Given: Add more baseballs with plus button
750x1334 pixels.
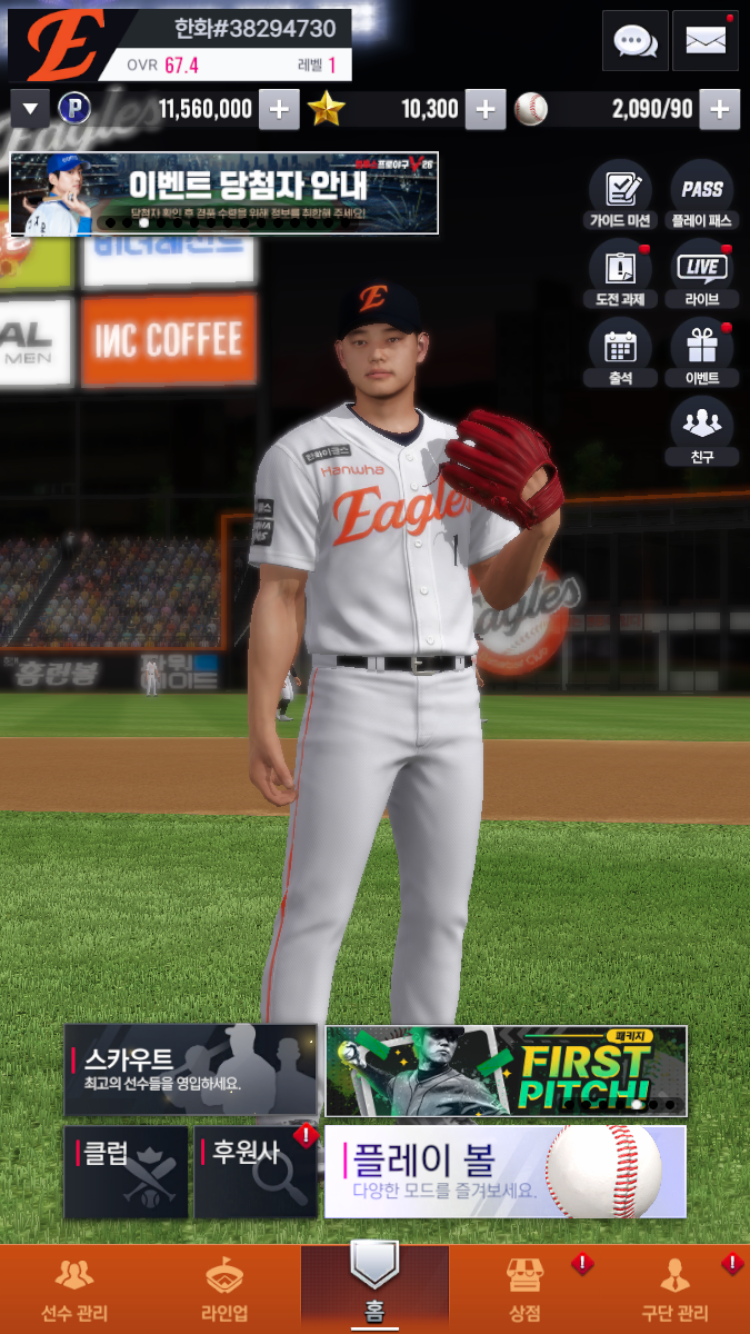Looking at the screenshot, I should pos(719,110).
